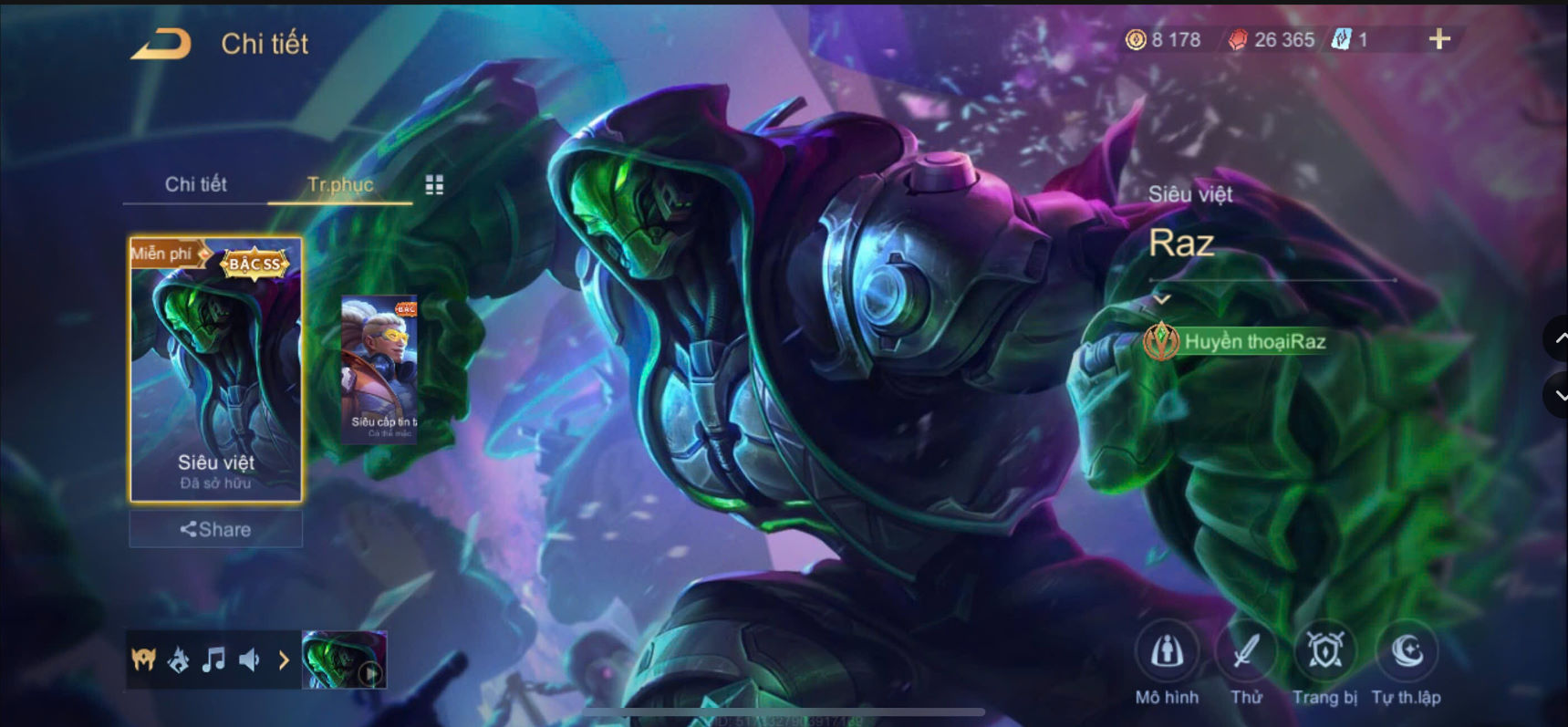The width and height of the screenshot is (1568, 727).
Task: Mute sound via the speaker icon
Action: 247,659
